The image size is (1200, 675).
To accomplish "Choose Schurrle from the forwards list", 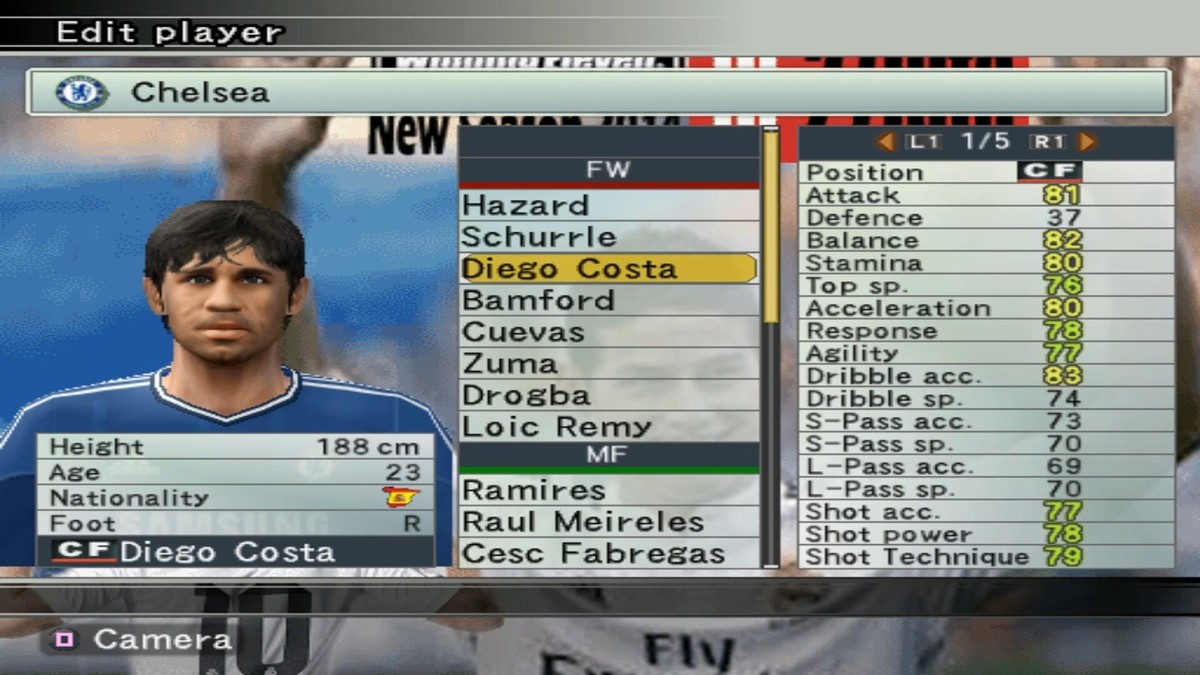I will (608, 238).
